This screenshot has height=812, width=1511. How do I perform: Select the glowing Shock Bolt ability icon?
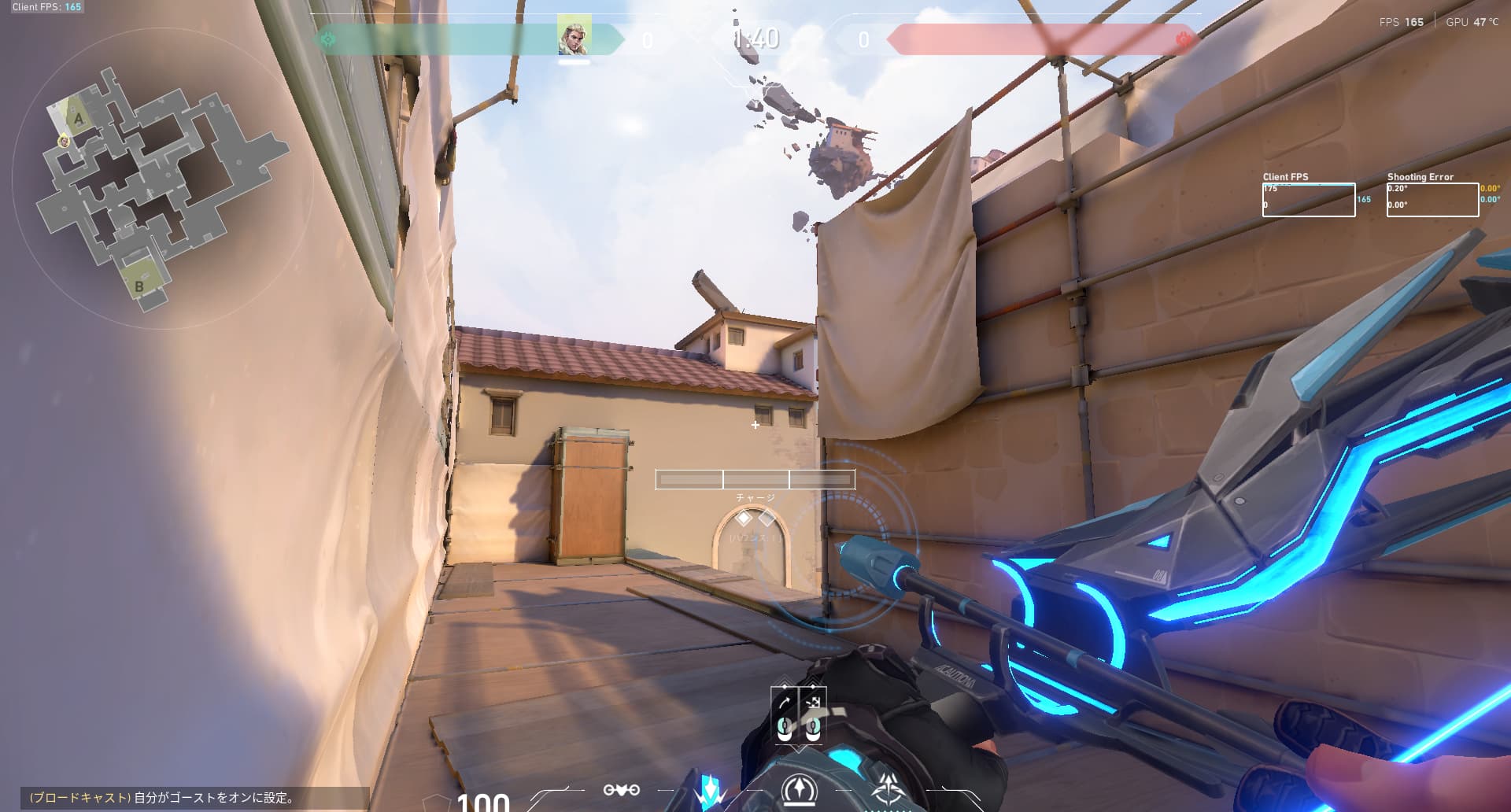click(x=711, y=791)
